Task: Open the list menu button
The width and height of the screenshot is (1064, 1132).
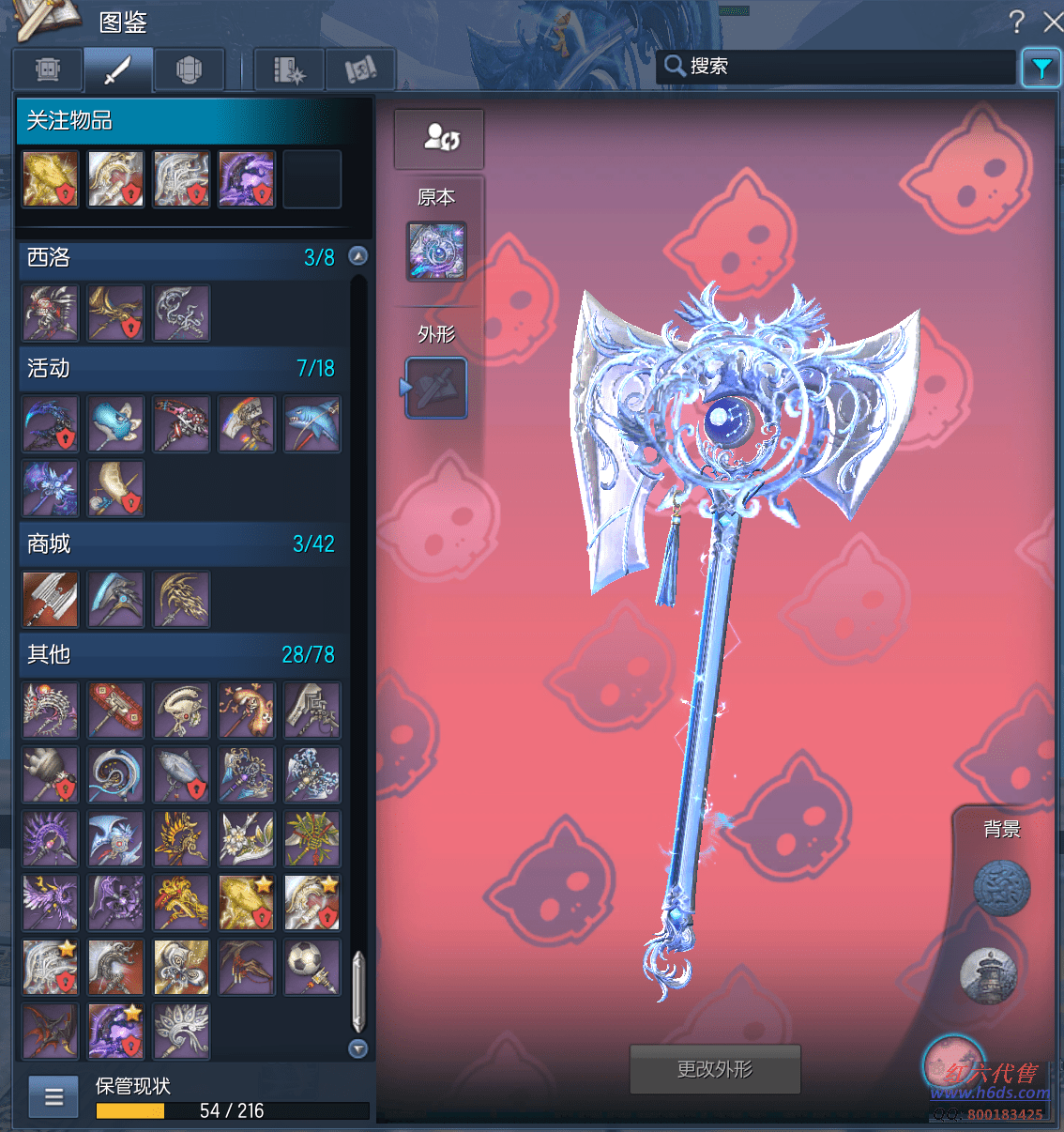Action: click(53, 1096)
